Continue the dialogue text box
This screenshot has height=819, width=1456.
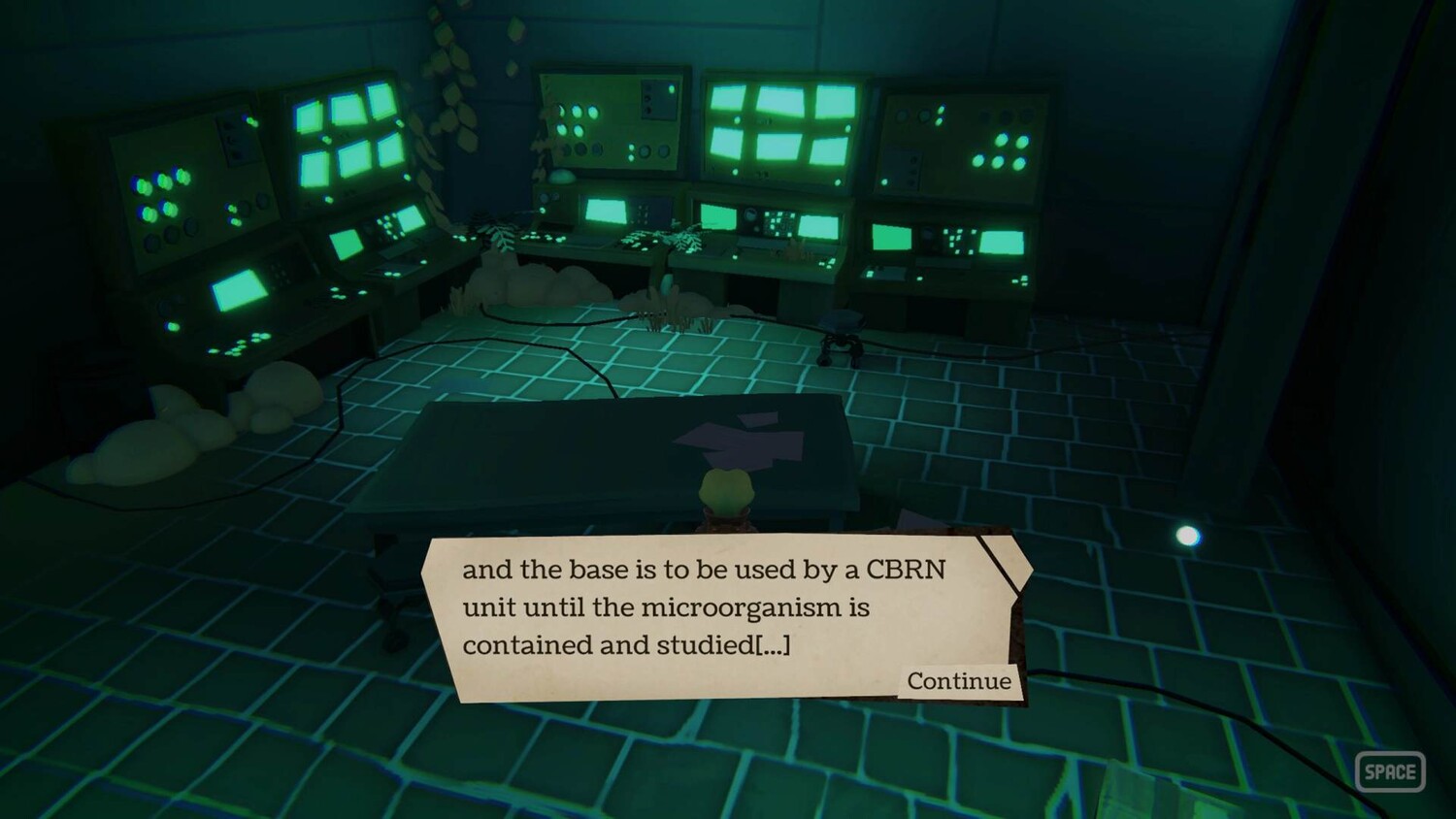958,681
